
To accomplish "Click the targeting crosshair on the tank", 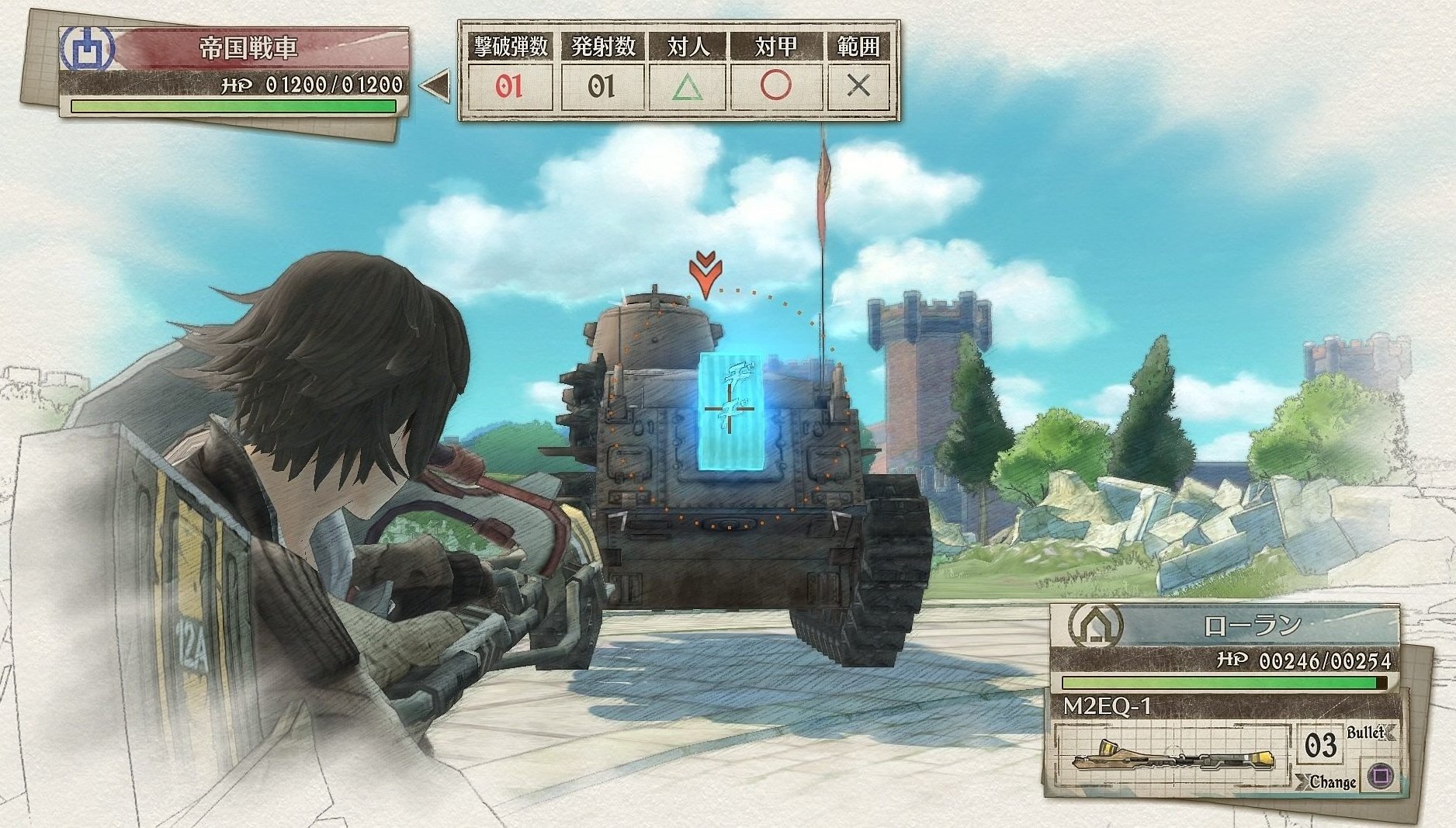I will click(730, 410).
